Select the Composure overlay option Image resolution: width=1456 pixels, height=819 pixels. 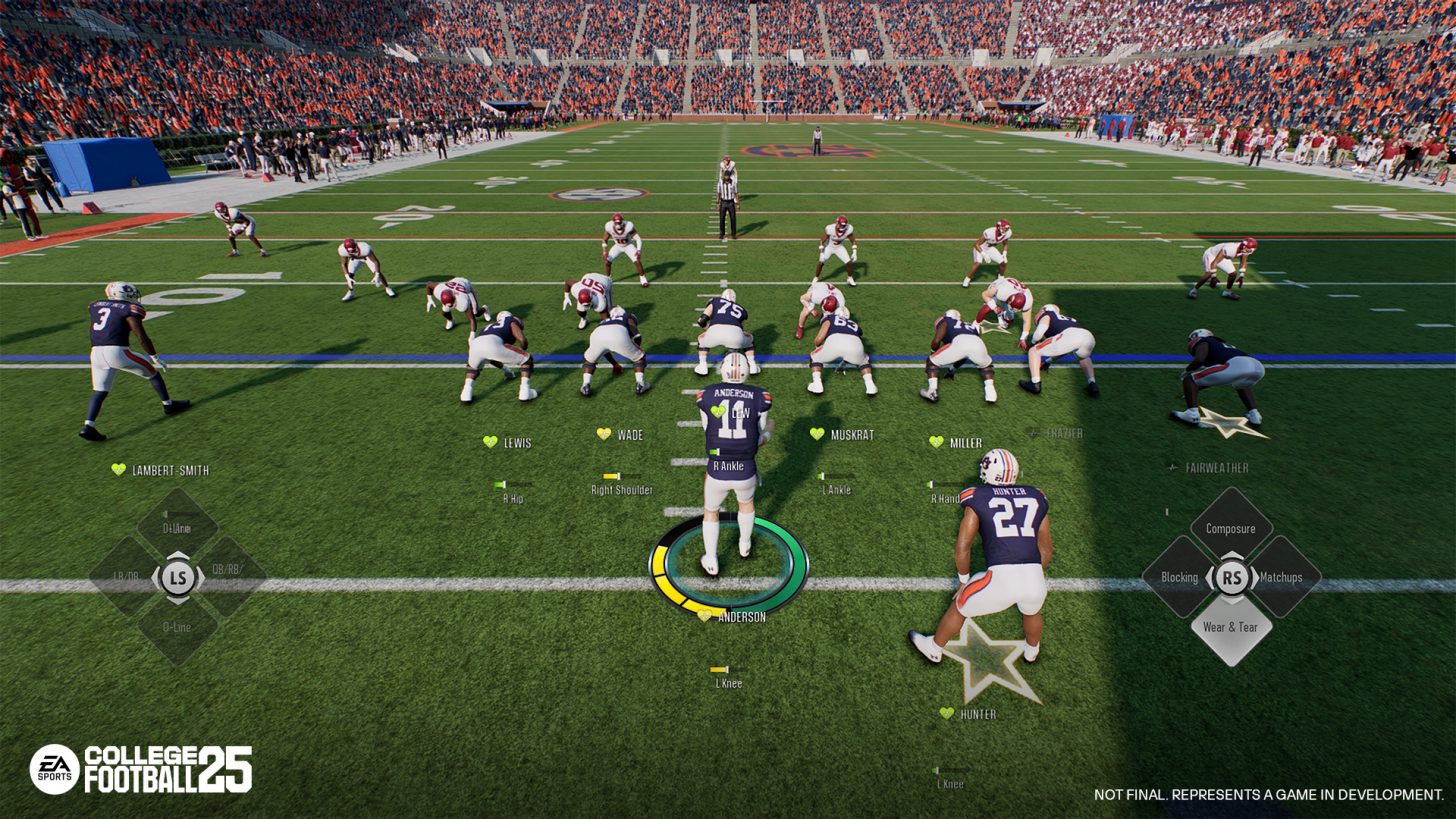1230,528
